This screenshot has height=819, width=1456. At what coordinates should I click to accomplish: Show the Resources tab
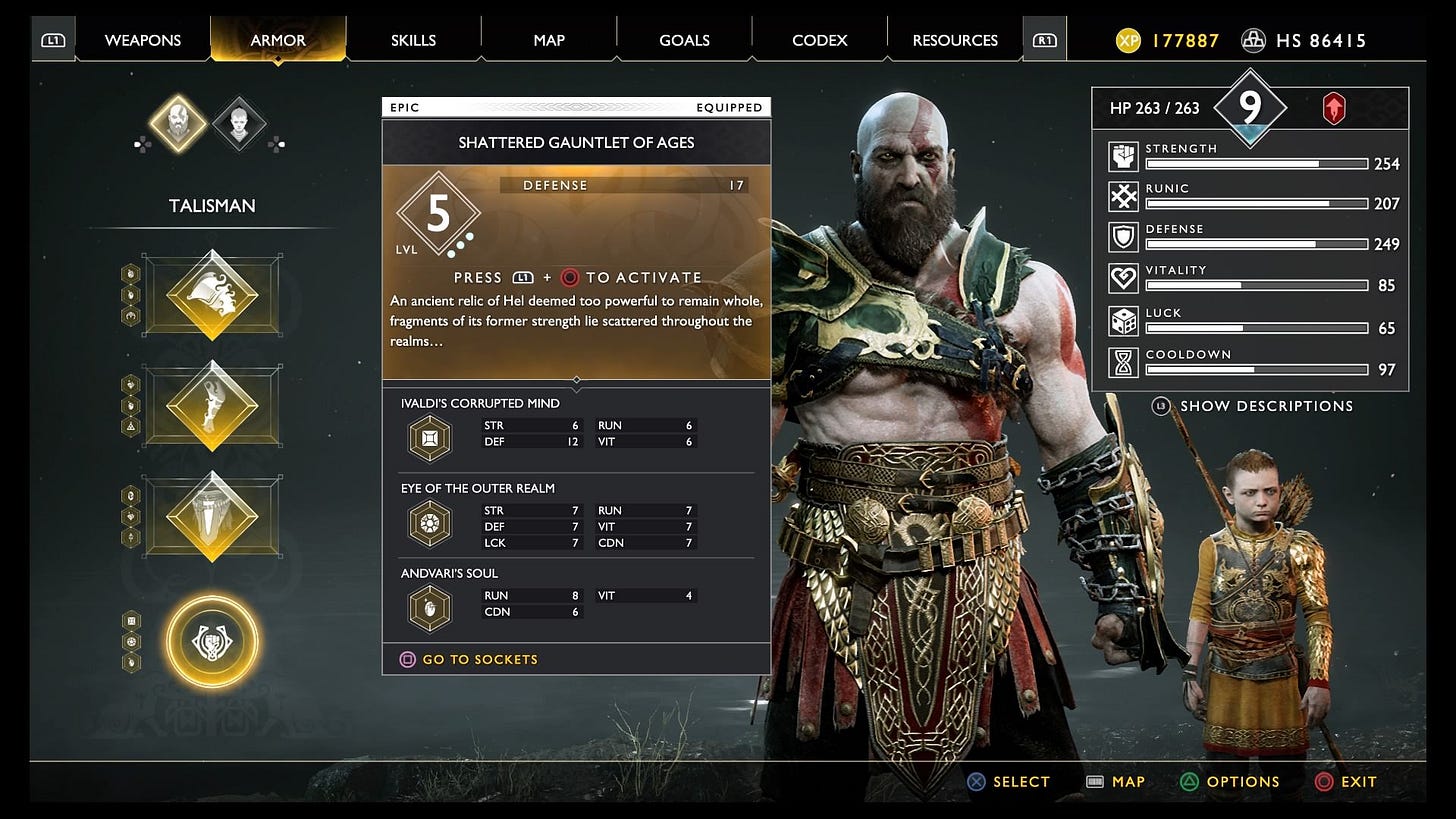[x=955, y=40]
